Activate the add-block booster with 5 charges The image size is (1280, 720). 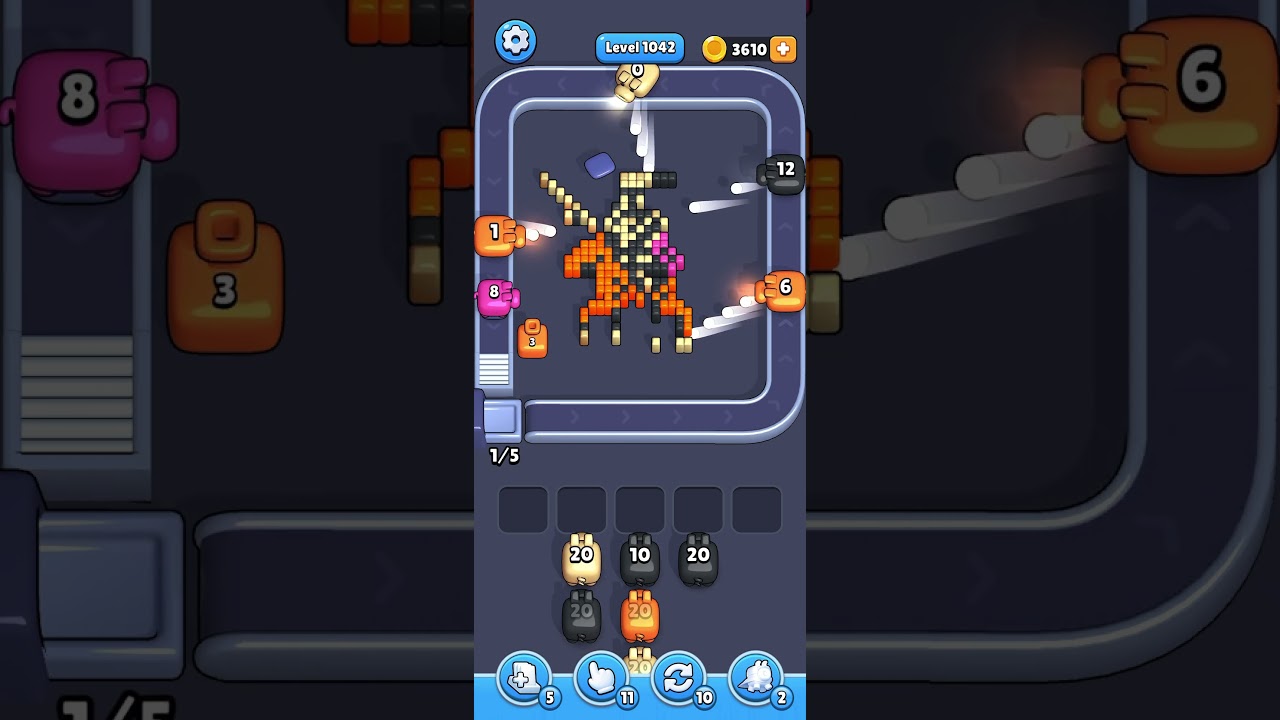[523, 677]
